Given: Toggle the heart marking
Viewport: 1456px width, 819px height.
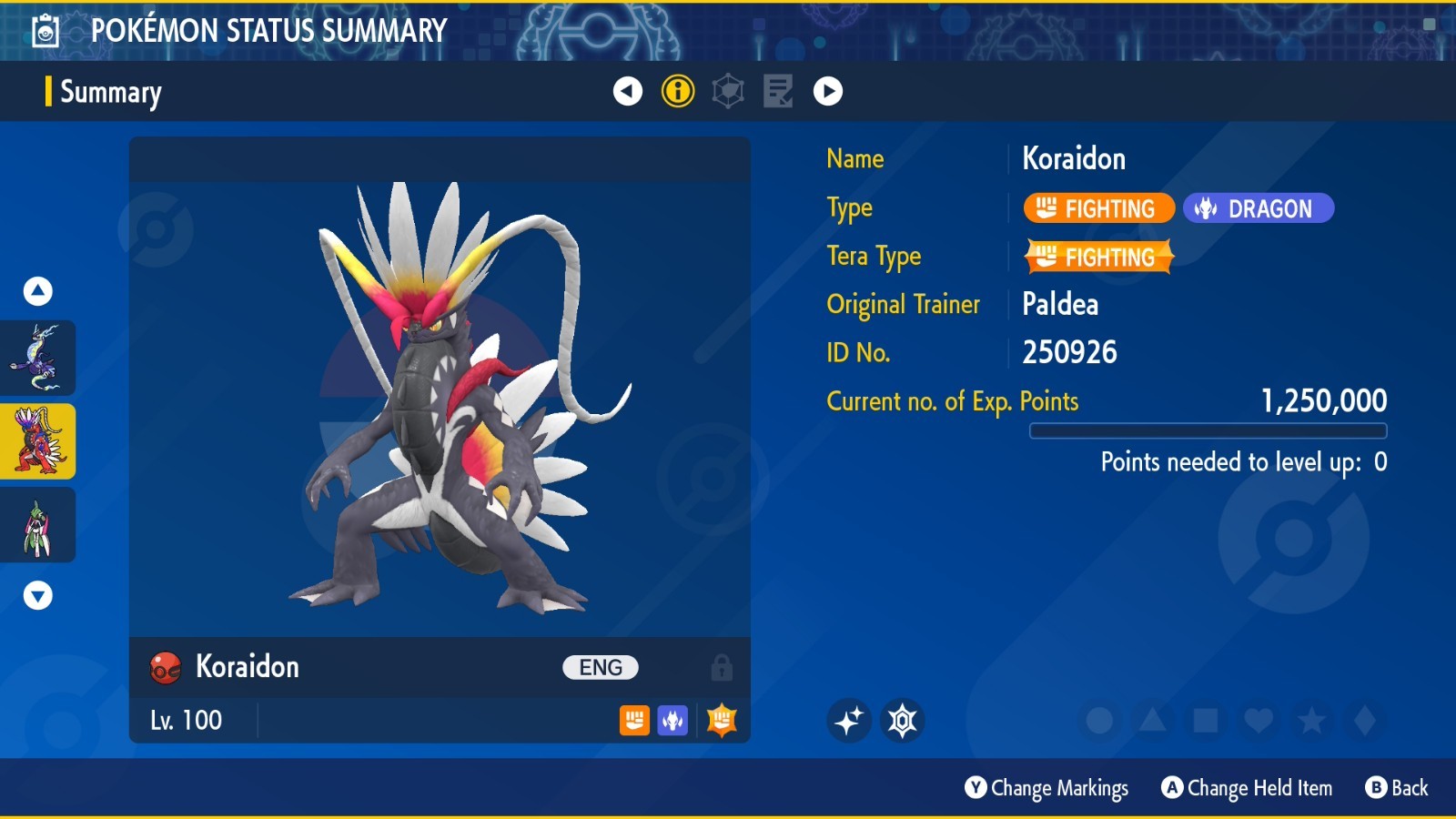Looking at the screenshot, I should tap(1259, 721).
